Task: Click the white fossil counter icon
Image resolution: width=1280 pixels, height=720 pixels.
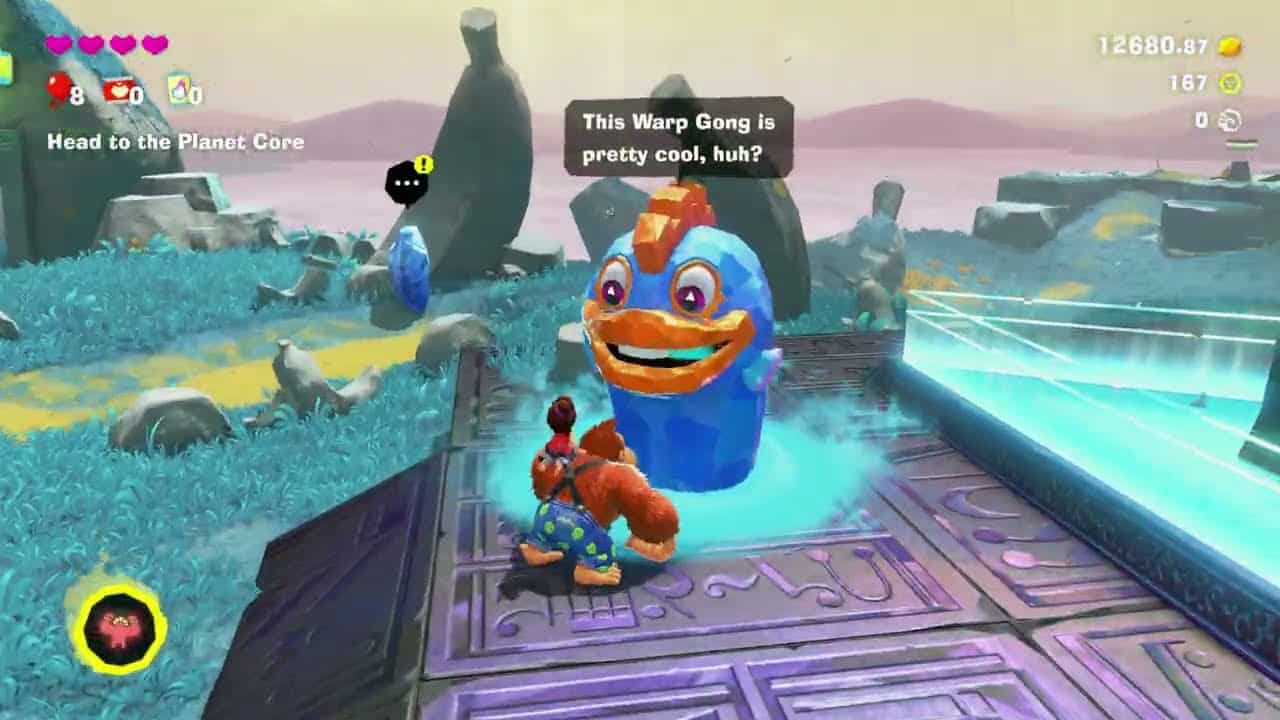Action: [x=1229, y=121]
